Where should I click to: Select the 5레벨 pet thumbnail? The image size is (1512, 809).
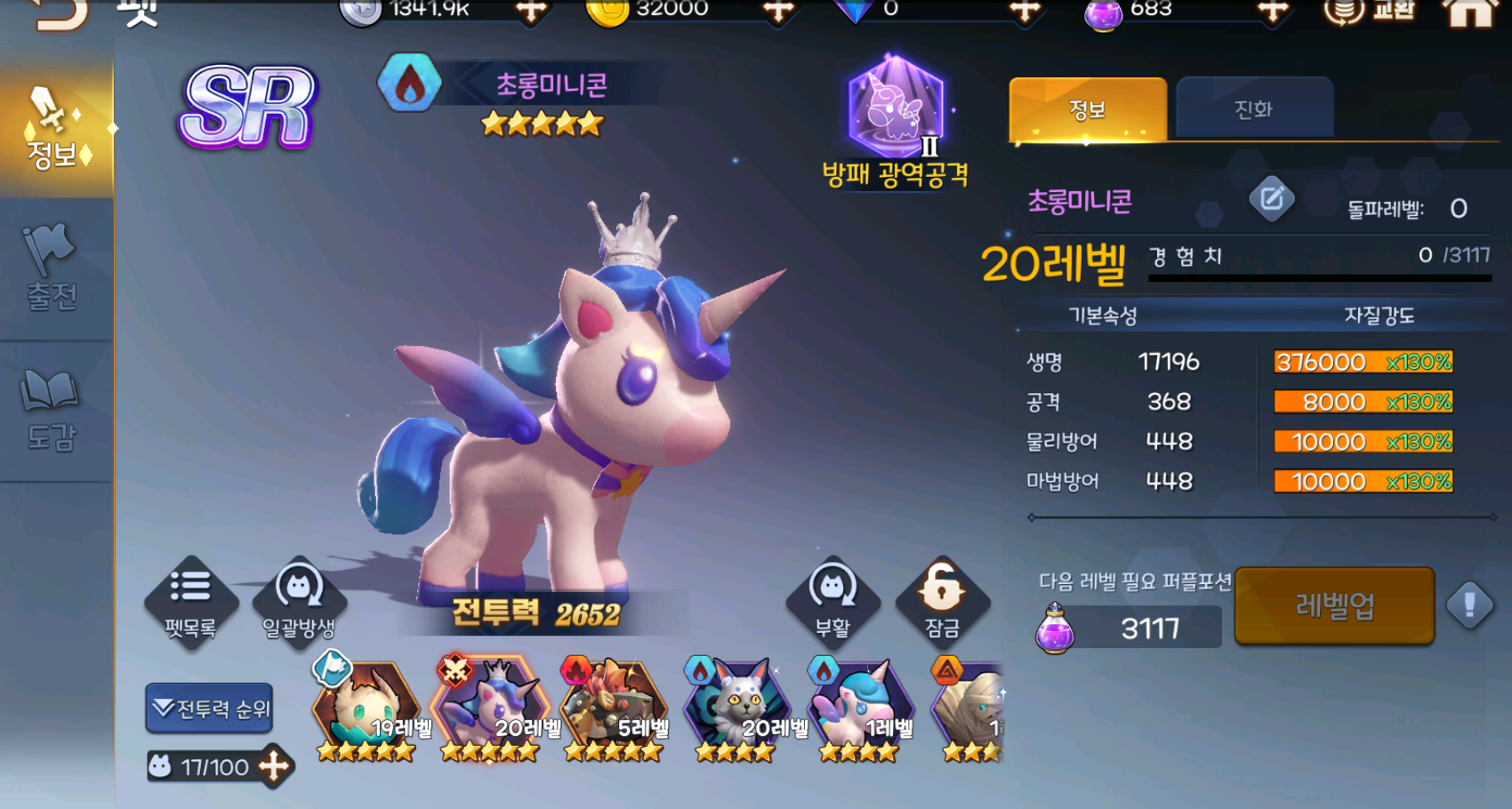coord(614,707)
